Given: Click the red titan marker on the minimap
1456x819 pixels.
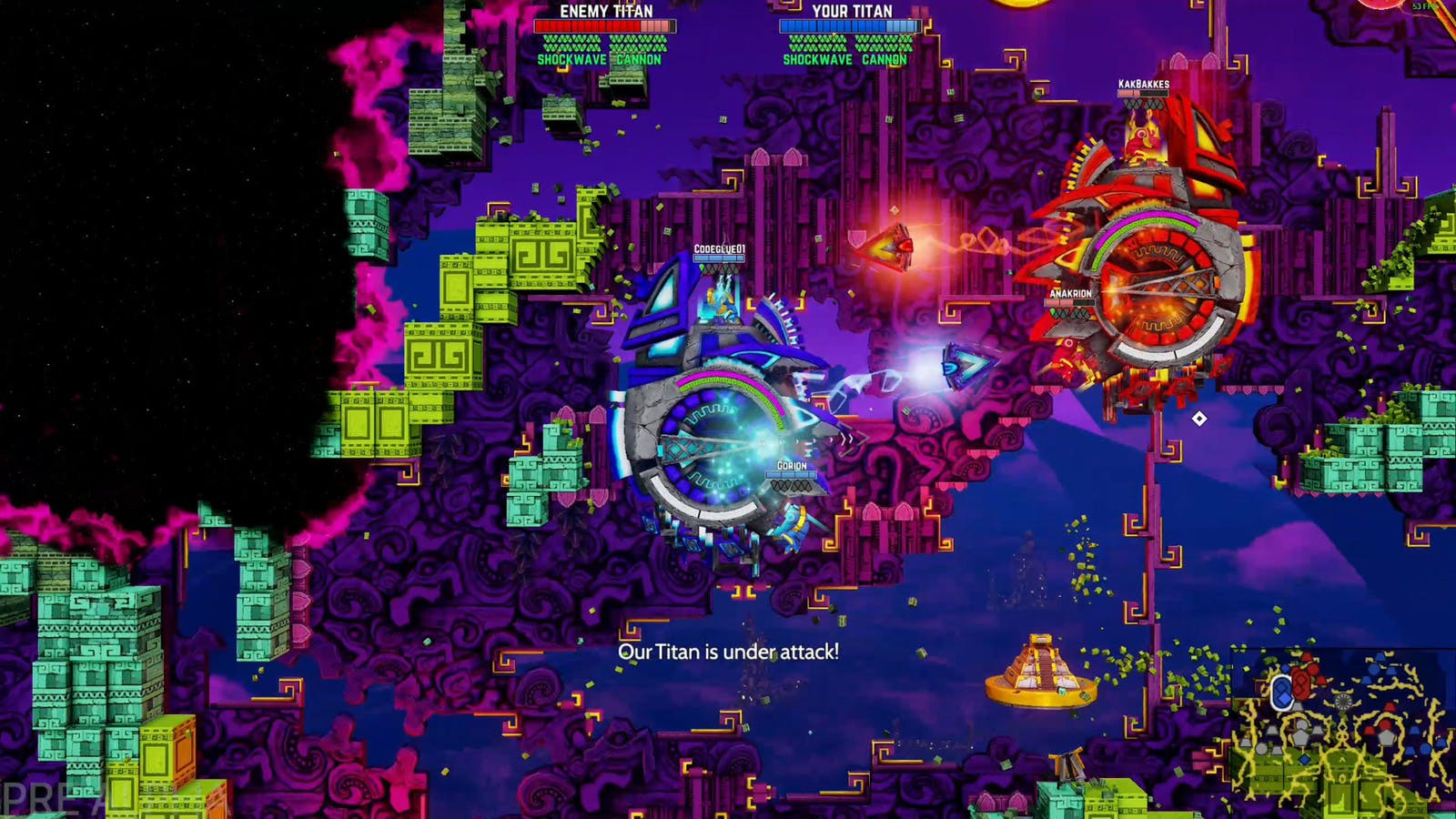Looking at the screenshot, I should coord(1300,685).
